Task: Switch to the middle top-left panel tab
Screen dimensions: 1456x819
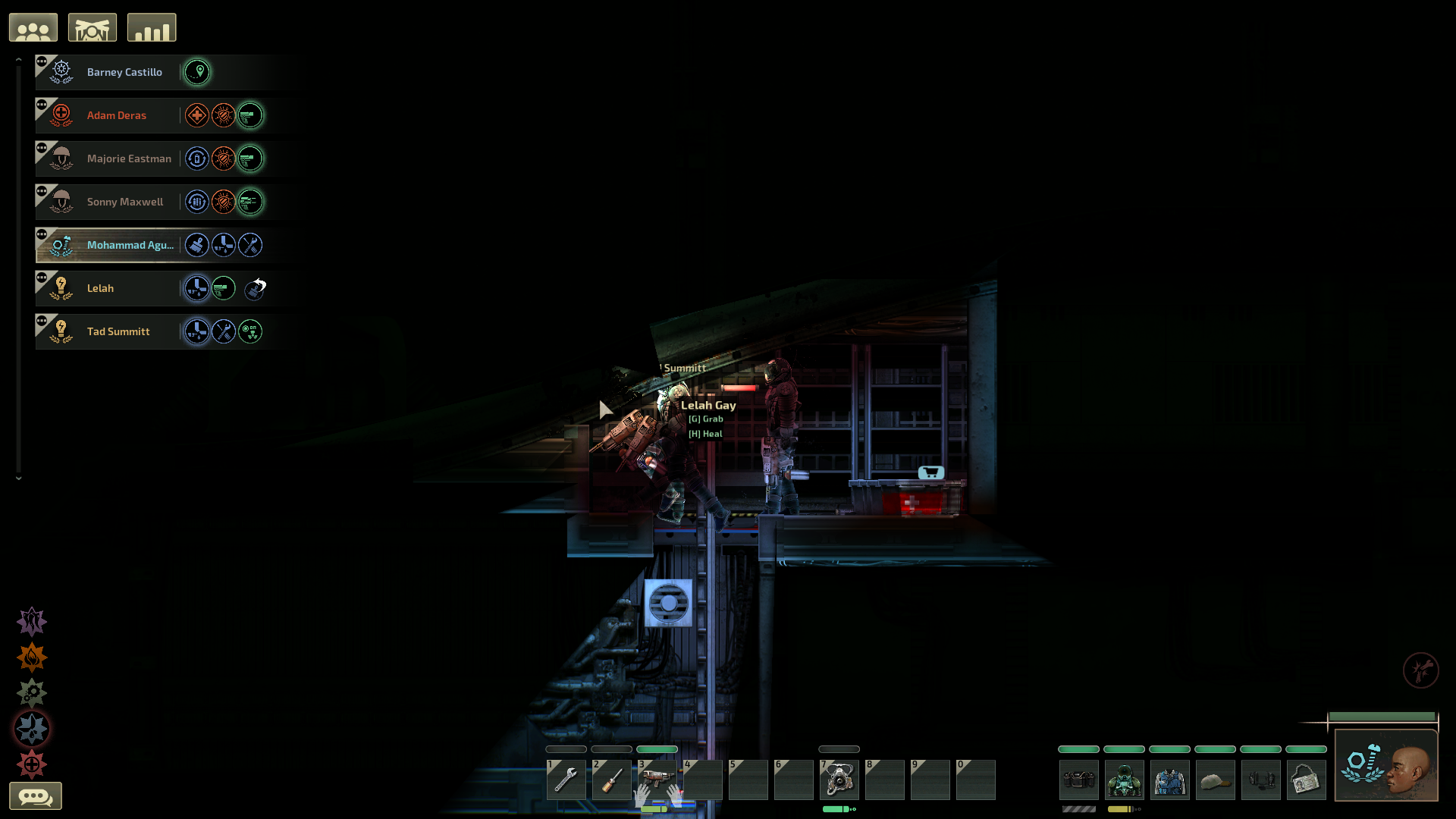Action: 92,27
